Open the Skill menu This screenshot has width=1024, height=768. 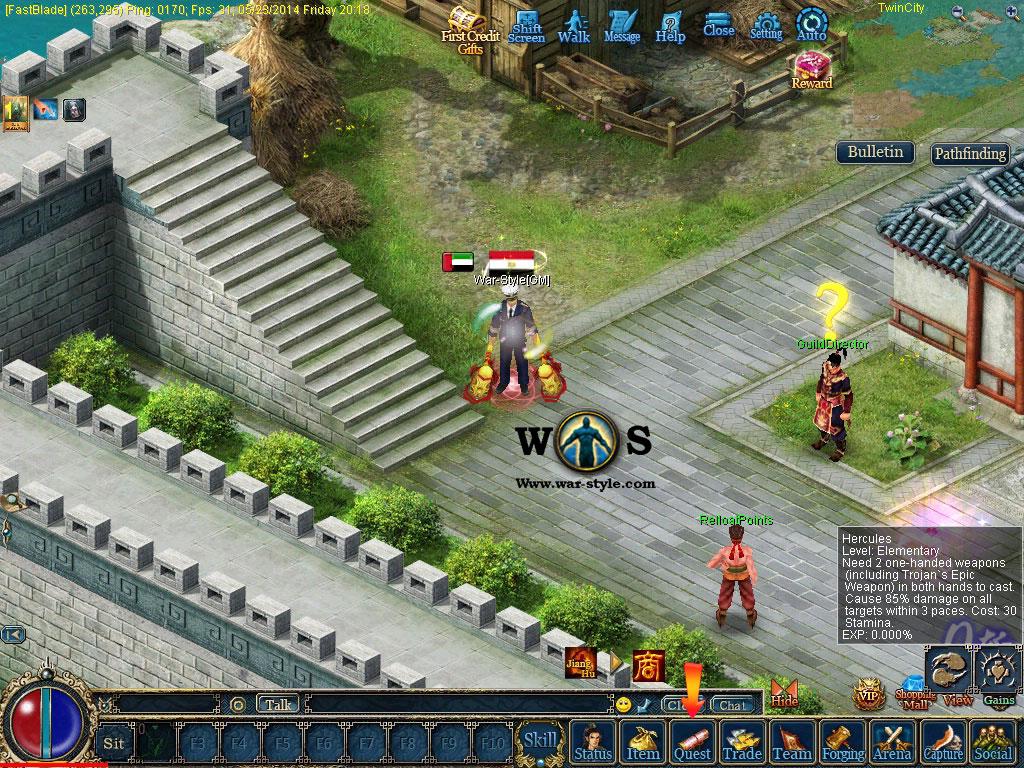[x=541, y=741]
